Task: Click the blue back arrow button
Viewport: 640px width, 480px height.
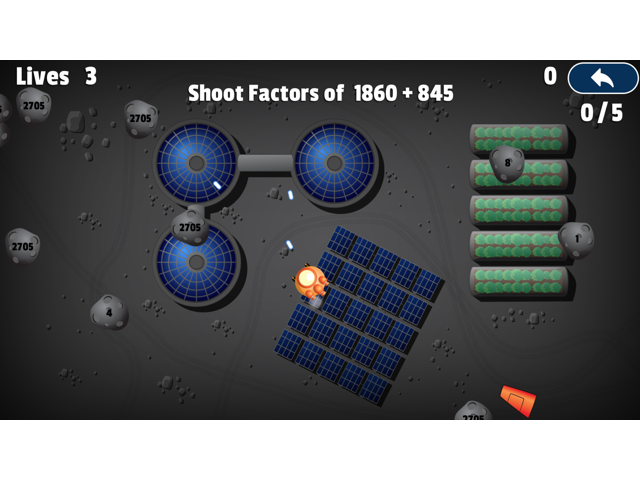Action: (602, 78)
